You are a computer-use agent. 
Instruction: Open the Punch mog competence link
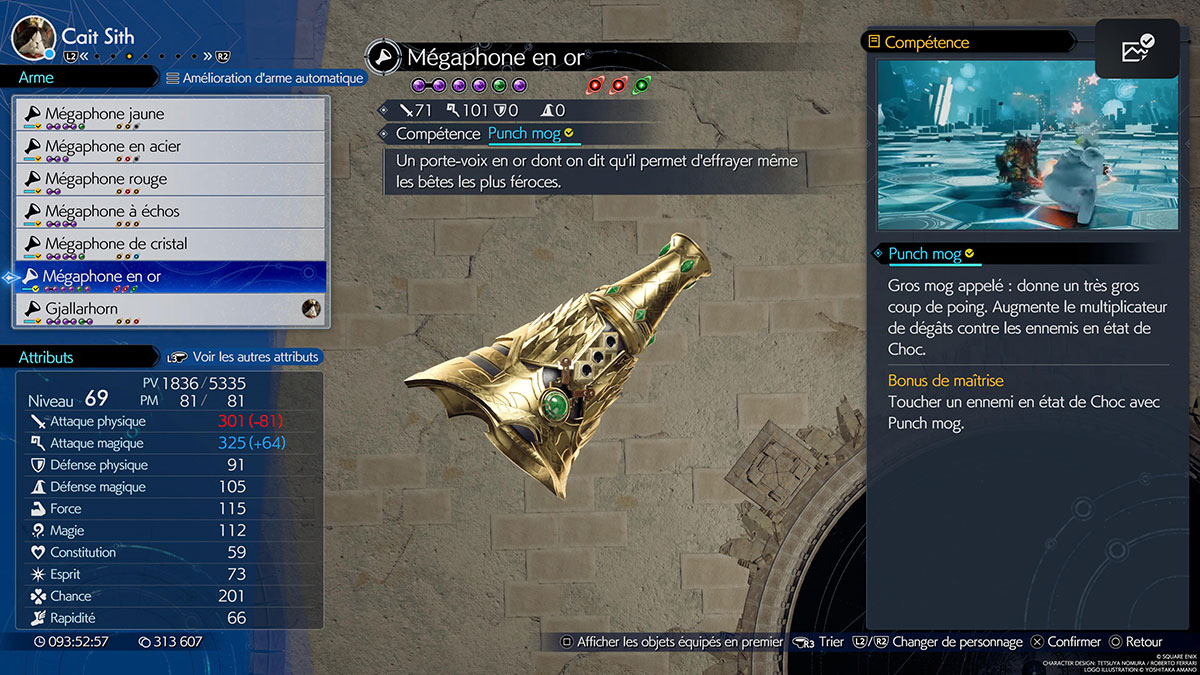click(x=530, y=133)
